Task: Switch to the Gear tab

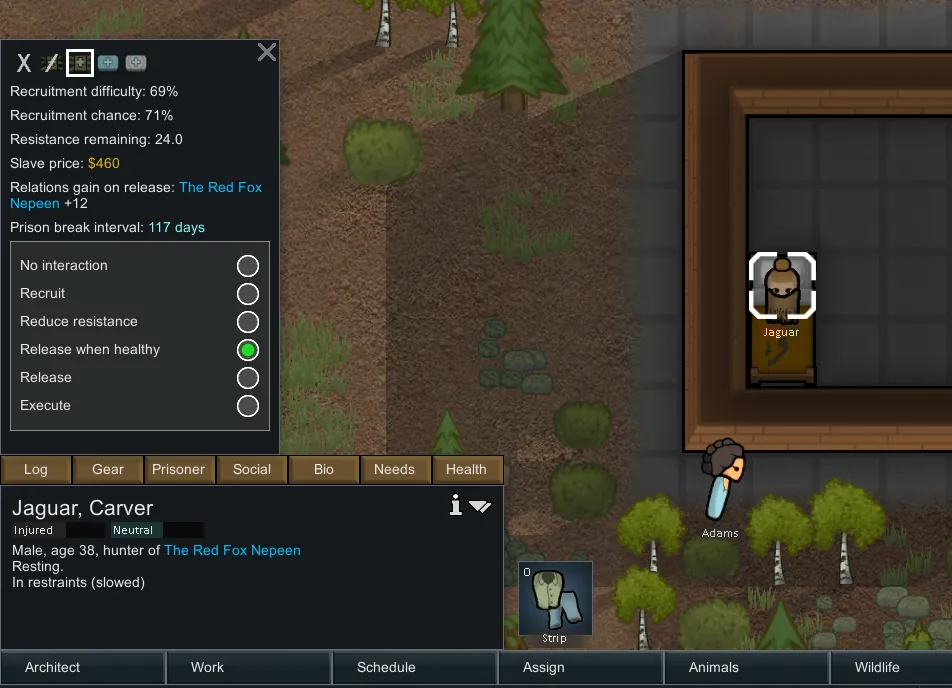Action: 108,469
